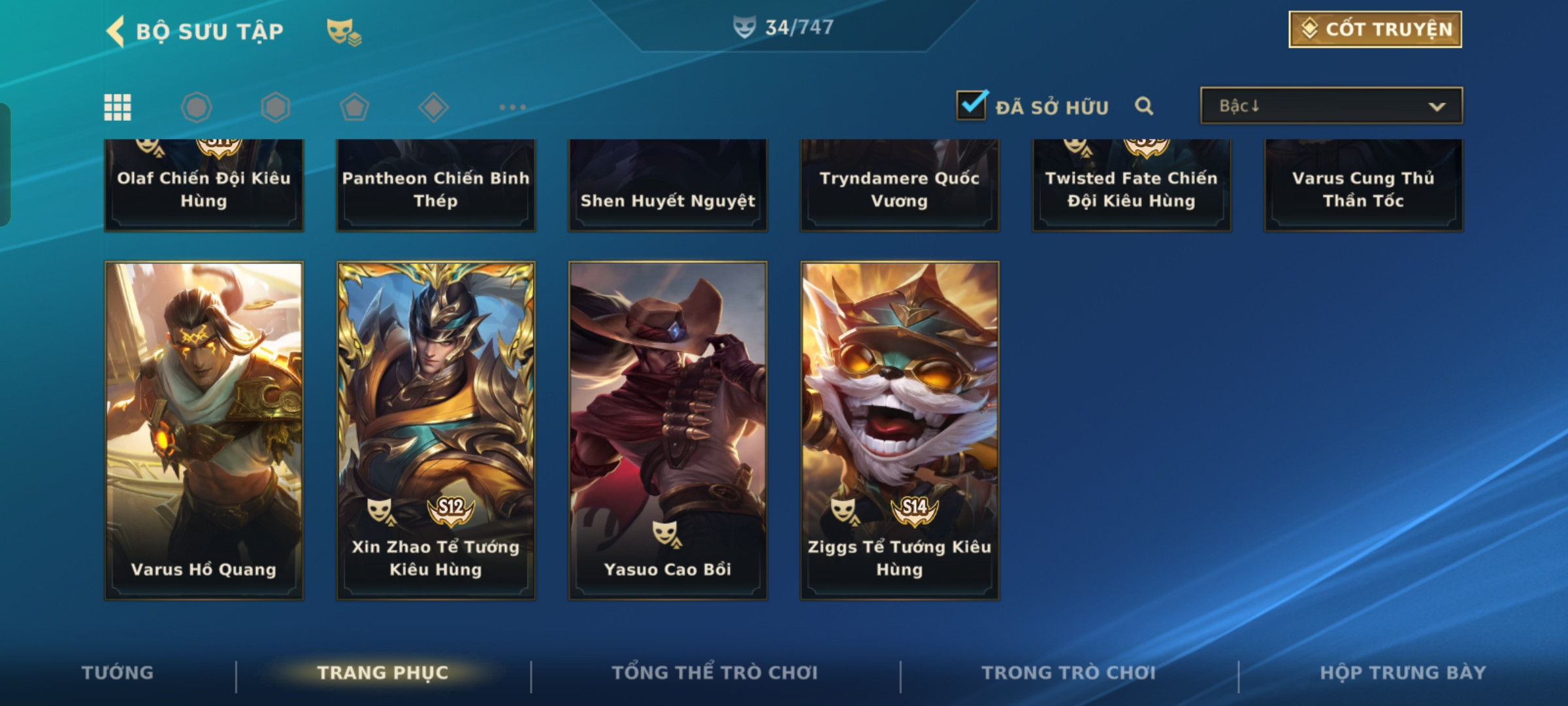Open more filters via three dots
The height and width of the screenshot is (706, 1568).
pyautogui.click(x=512, y=107)
